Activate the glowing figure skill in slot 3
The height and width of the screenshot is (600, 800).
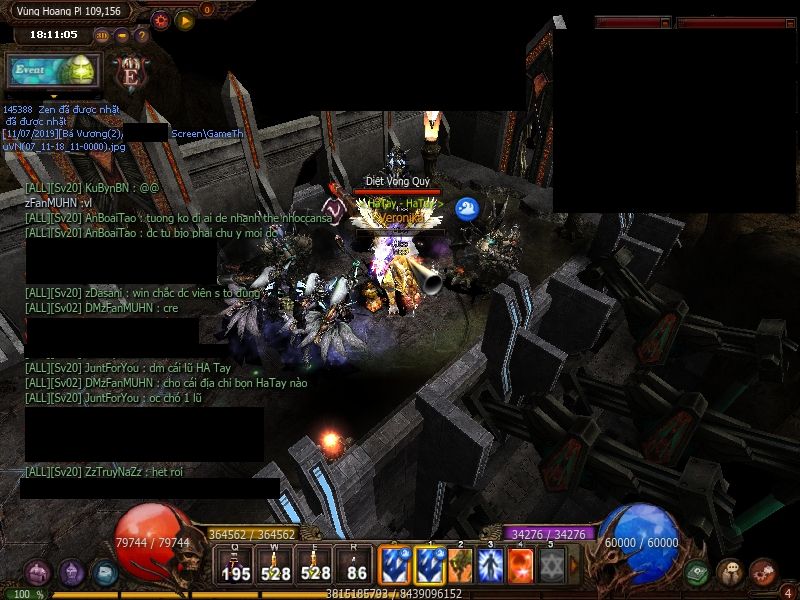pyautogui.click(x=490, y=565)
